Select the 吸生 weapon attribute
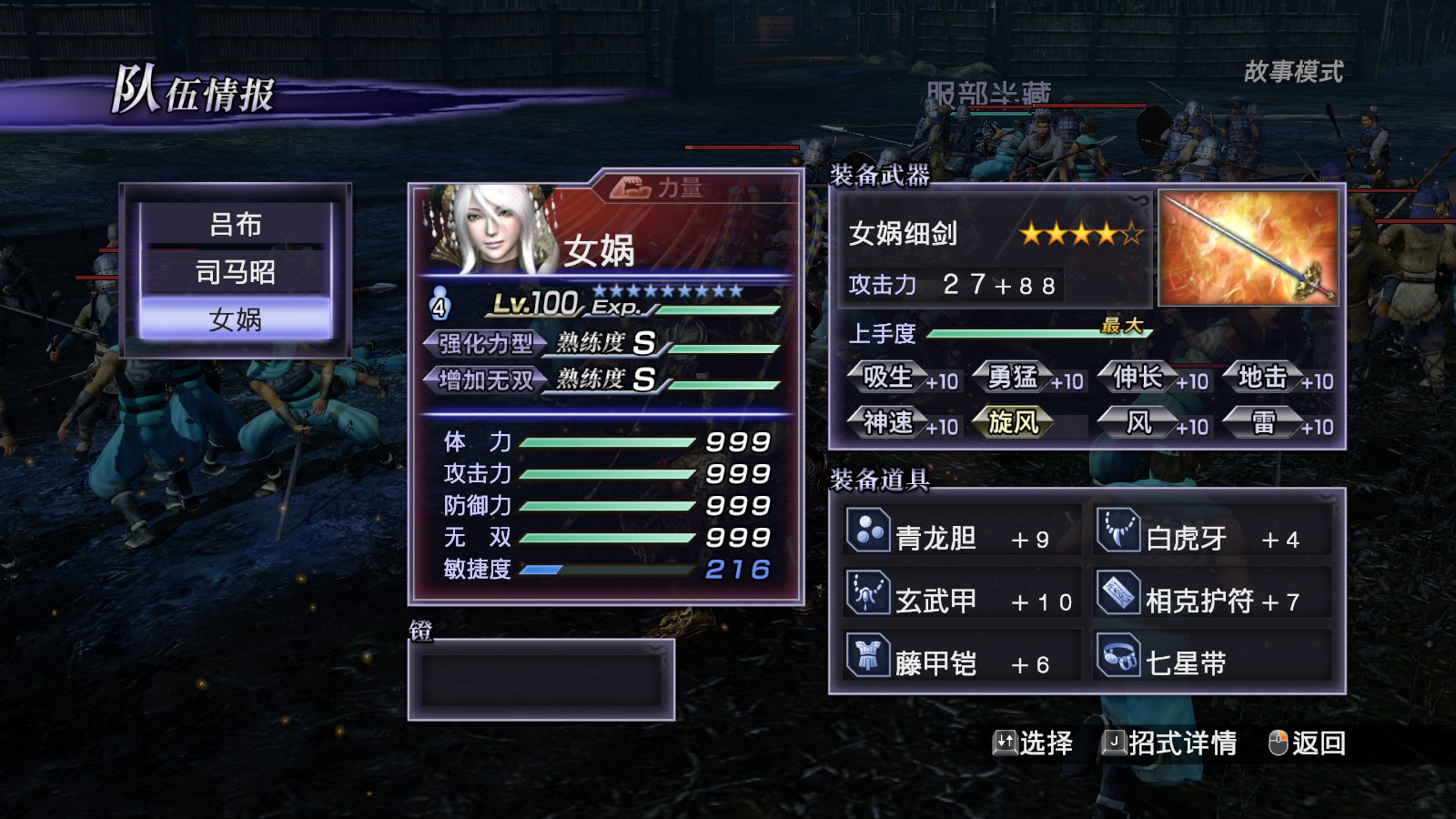Screen dimensions: 1456x819 coord(901,378)
